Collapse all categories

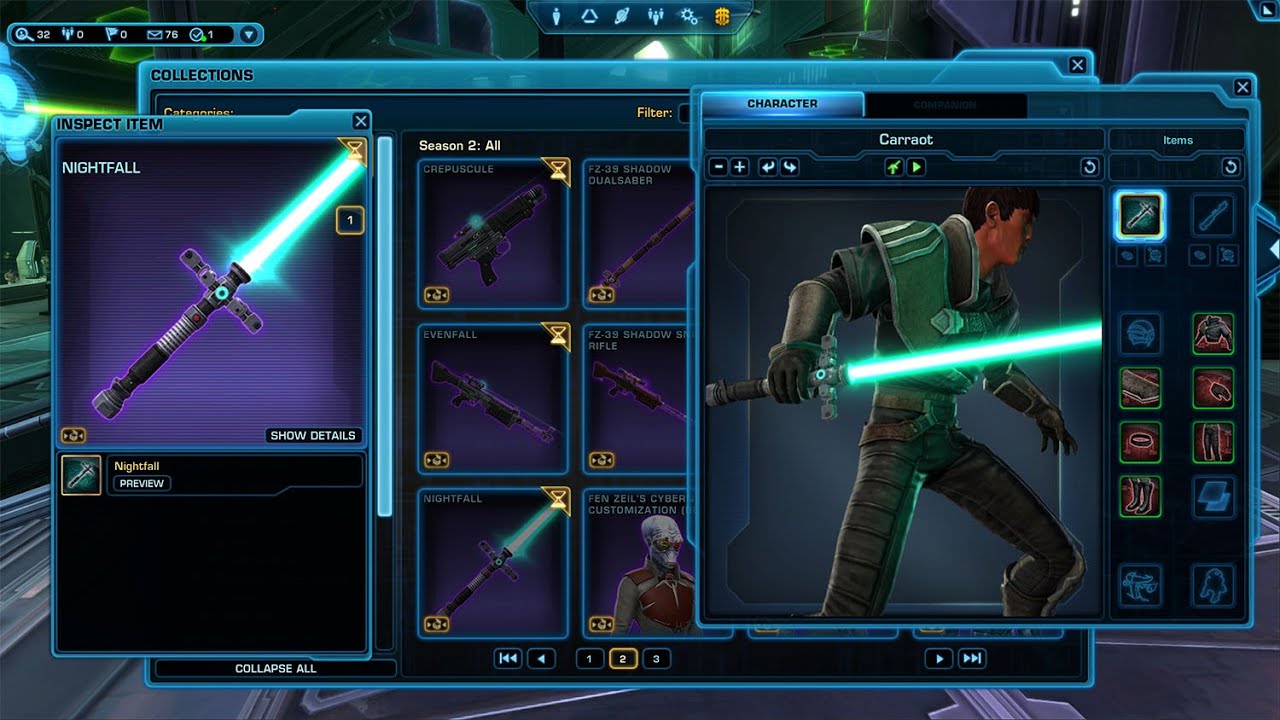point(275,668)
